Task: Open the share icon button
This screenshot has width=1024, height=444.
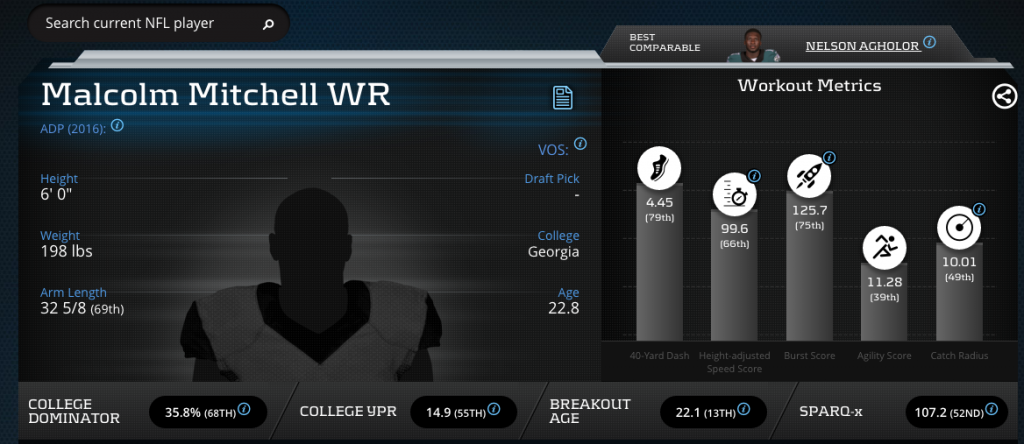Action: 1004,96
